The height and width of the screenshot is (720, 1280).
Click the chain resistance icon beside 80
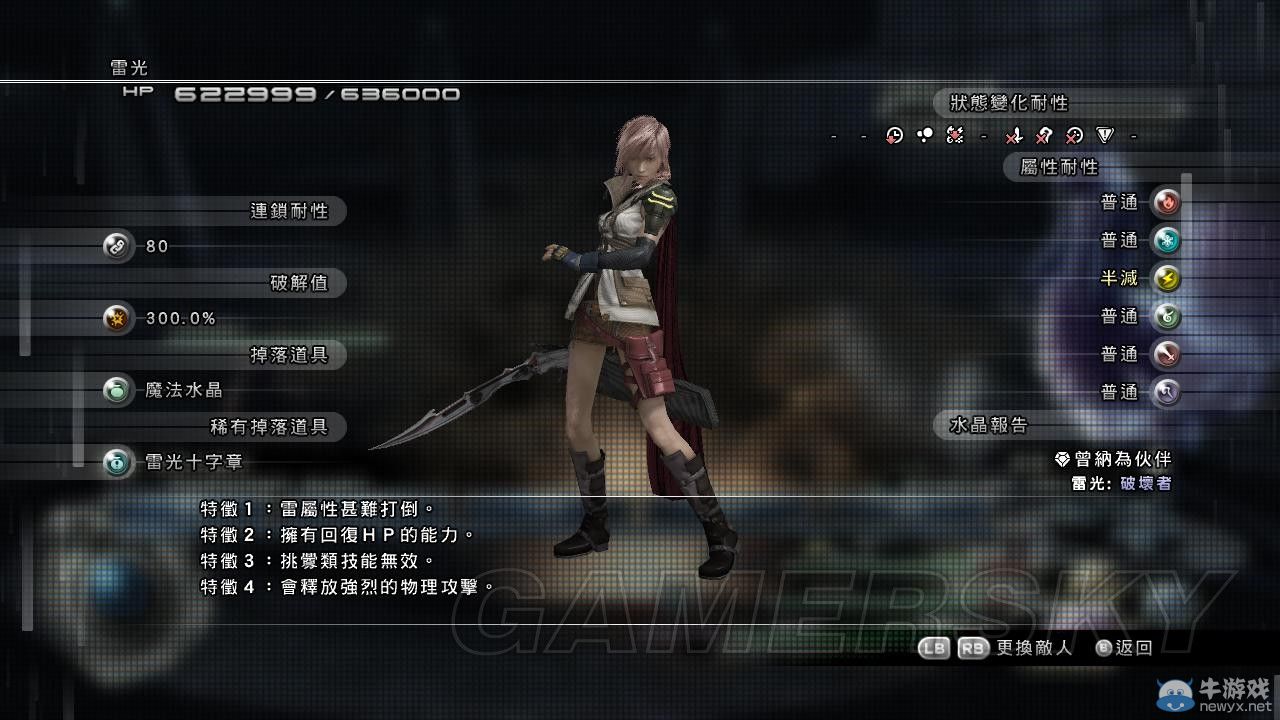pyautogui.click(x=118, y=246)
